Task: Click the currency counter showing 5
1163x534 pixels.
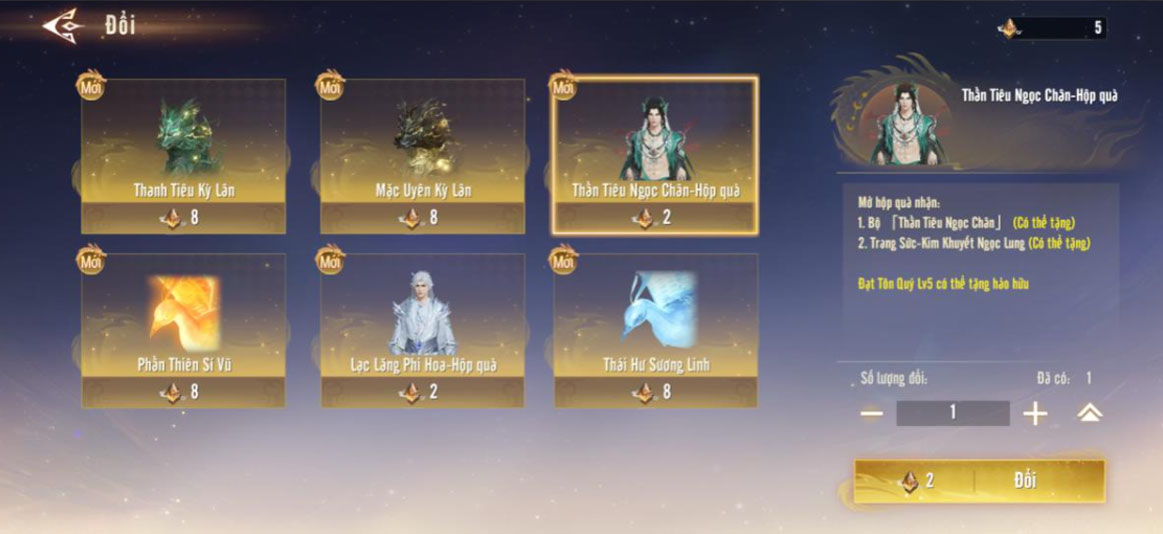Action: pyautogui.click(x=1053, y=28)
